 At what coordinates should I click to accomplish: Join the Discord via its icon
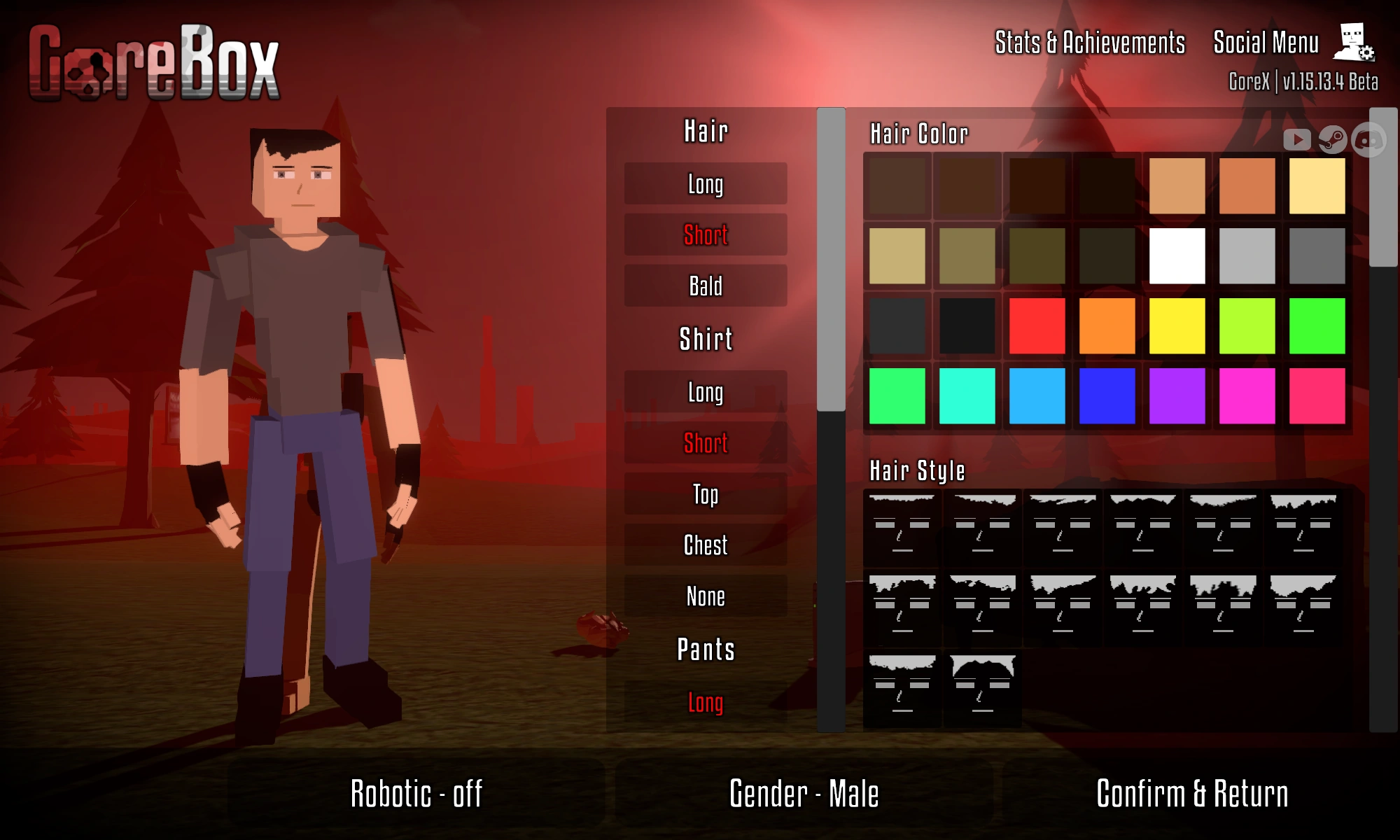[1370, 140]
